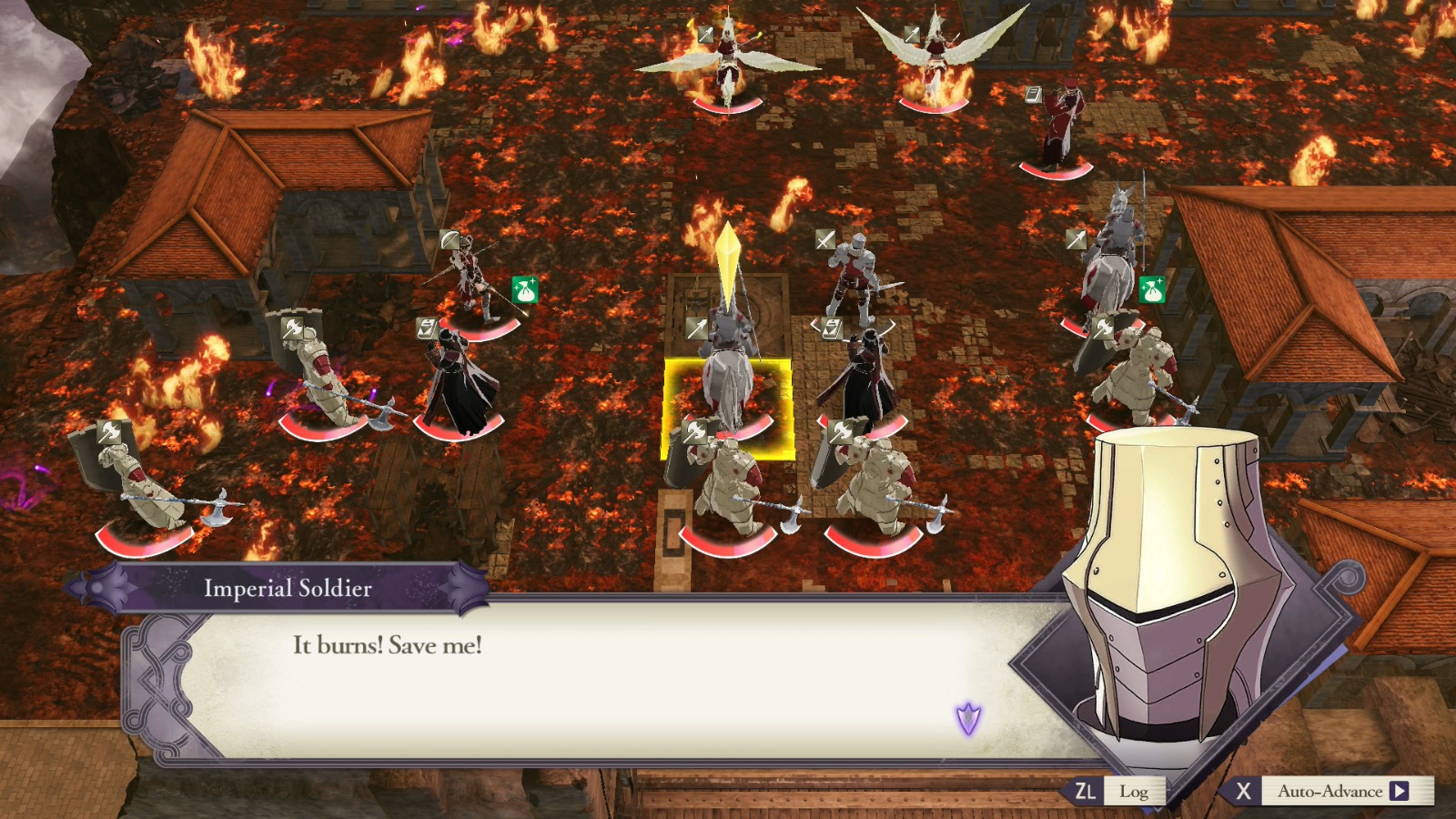Screen dimensions: 1456x819
Task: Click the green item pouch icon near the right paladin
Action: pyautogui.click(x=1152, y=288)
